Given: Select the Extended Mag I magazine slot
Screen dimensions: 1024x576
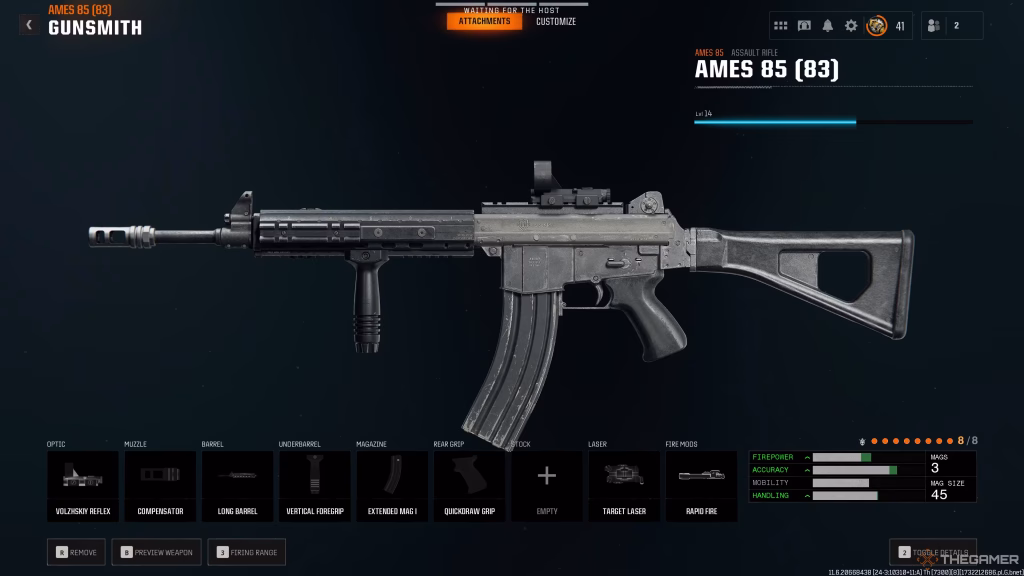Looking at the screenshot, I should pyautogui.click(x=392, y=486).
